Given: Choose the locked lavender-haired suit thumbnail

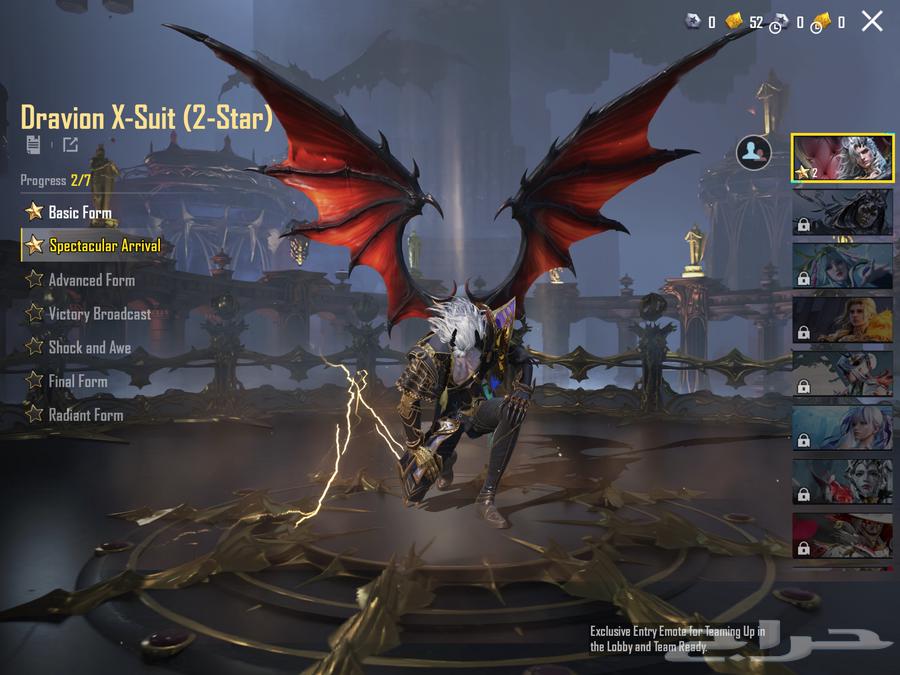Looking at the screenshot, I should coord(842,427).
